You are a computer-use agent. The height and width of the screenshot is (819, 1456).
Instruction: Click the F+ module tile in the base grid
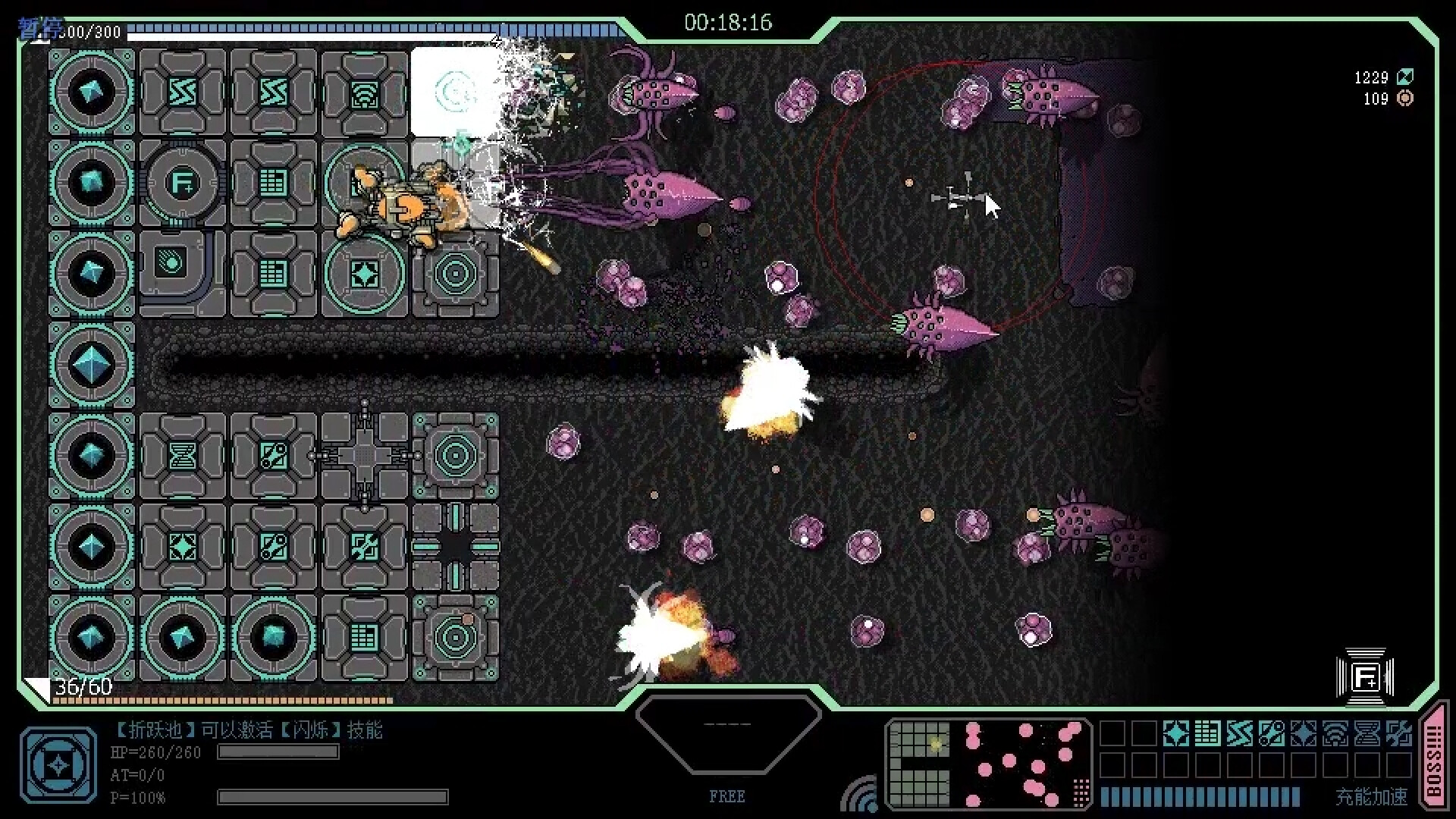click(x=184, y=182)
